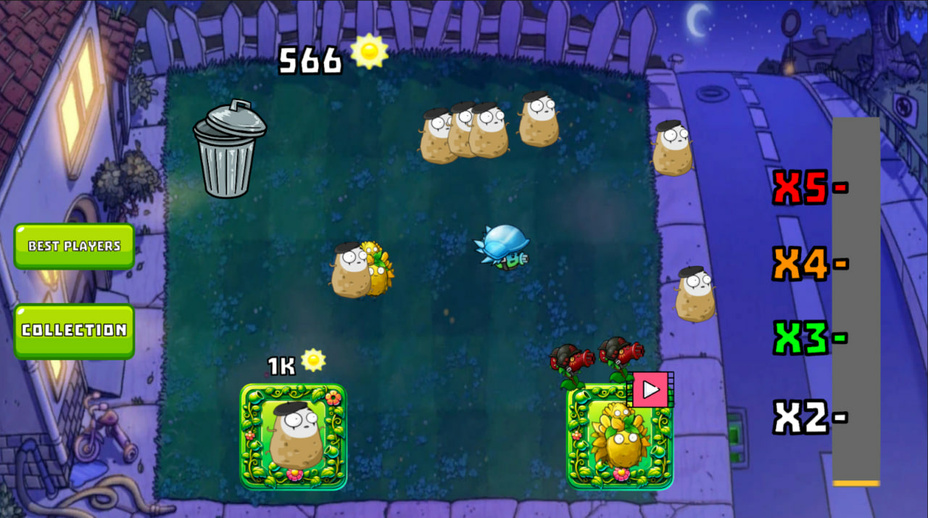Open the Best Players leaderboard

74,246
